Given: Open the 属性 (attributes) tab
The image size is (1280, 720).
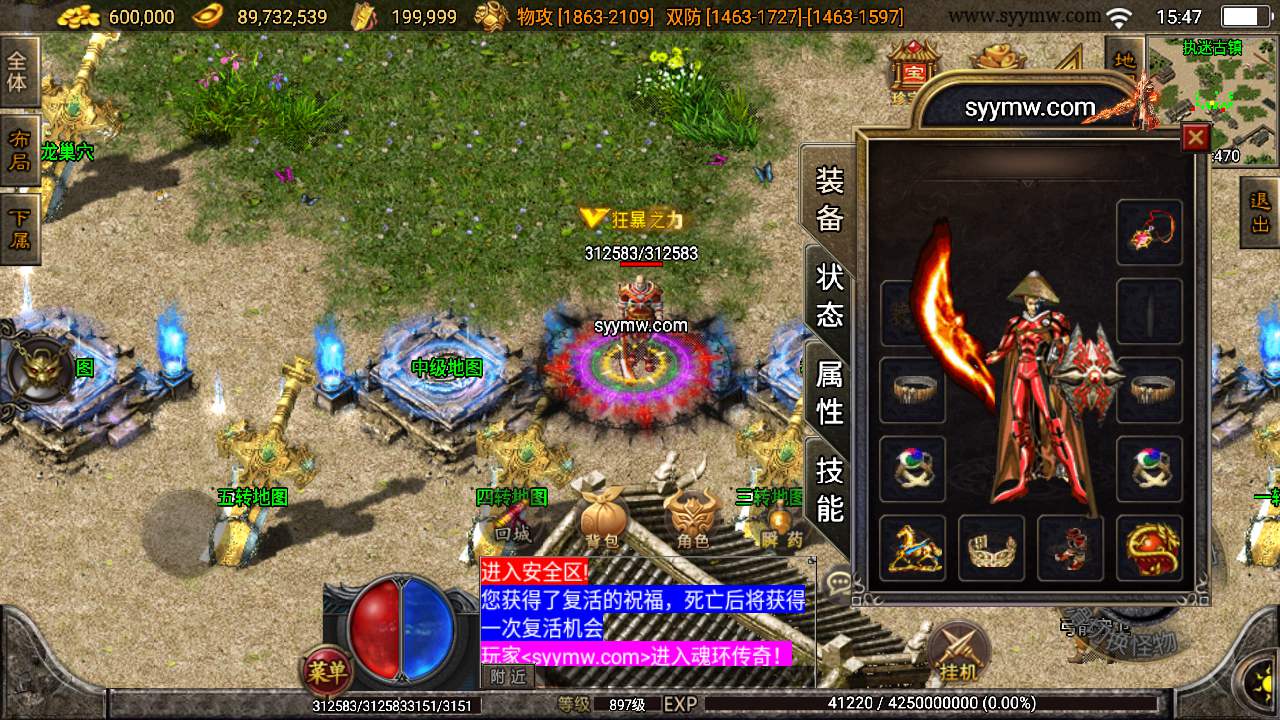Looking at the screenshot, I should [x=830, y=392].
